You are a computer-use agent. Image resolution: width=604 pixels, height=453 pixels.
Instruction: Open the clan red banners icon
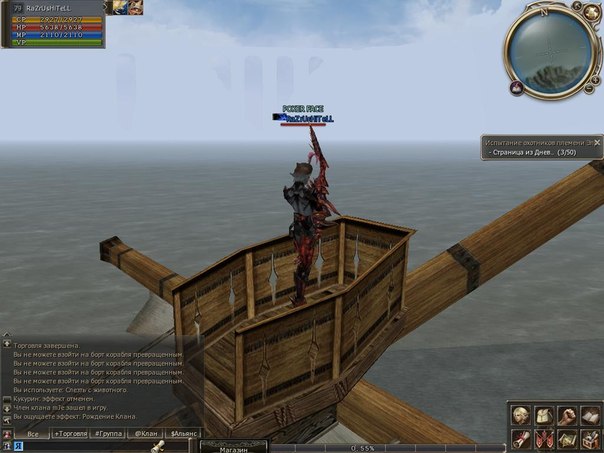(543, 438)
